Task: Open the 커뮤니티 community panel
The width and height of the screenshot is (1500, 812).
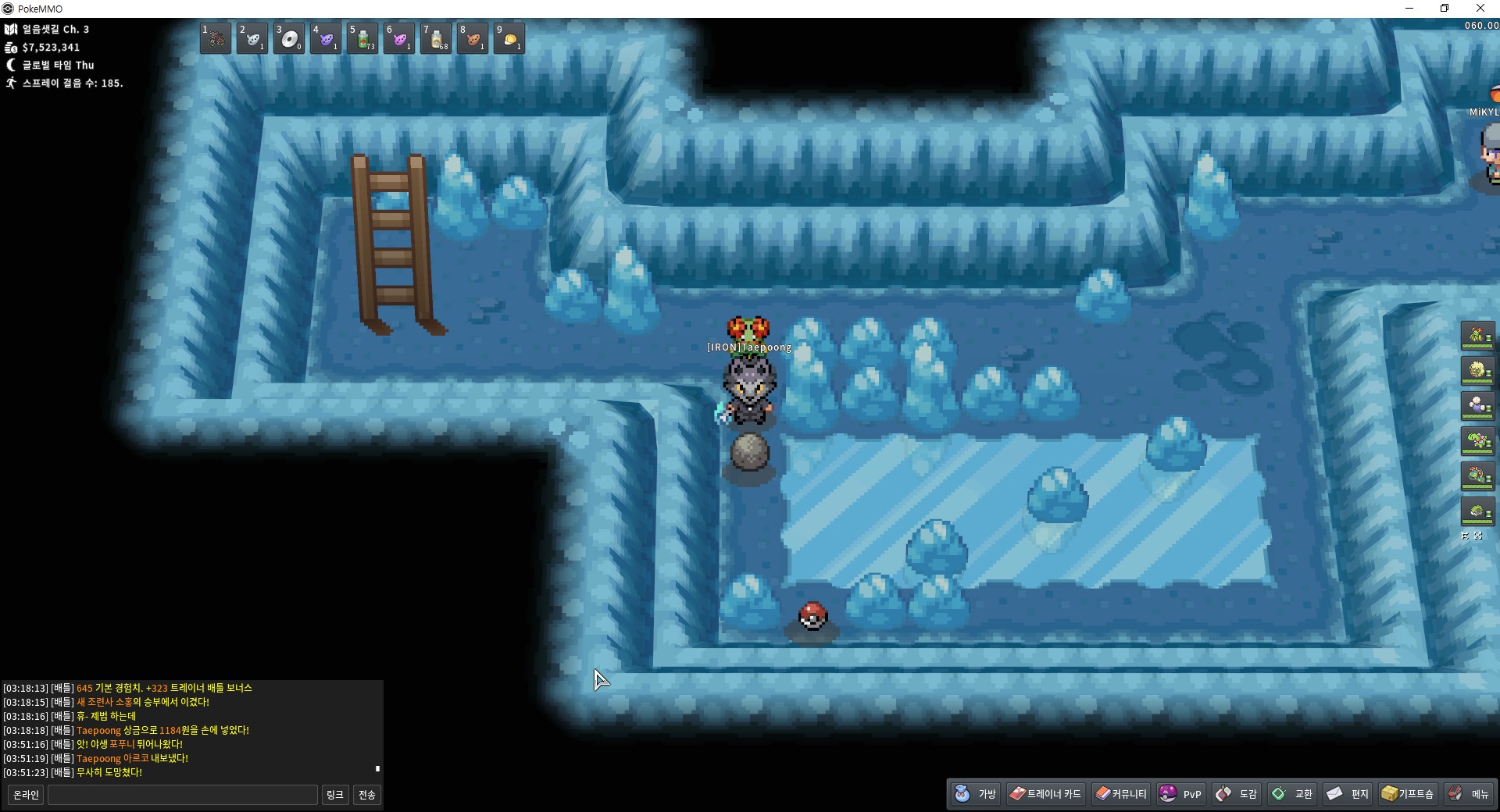Action: tap(1121, 794)
